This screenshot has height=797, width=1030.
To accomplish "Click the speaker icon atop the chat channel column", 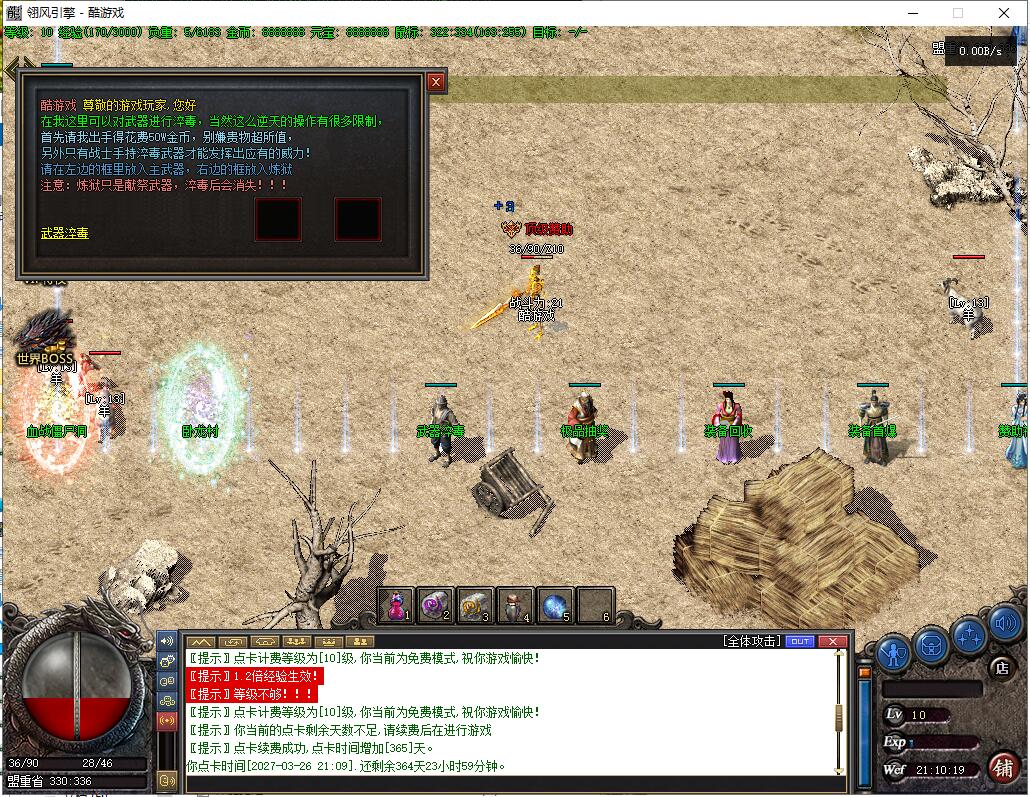I will pos(167,641).
